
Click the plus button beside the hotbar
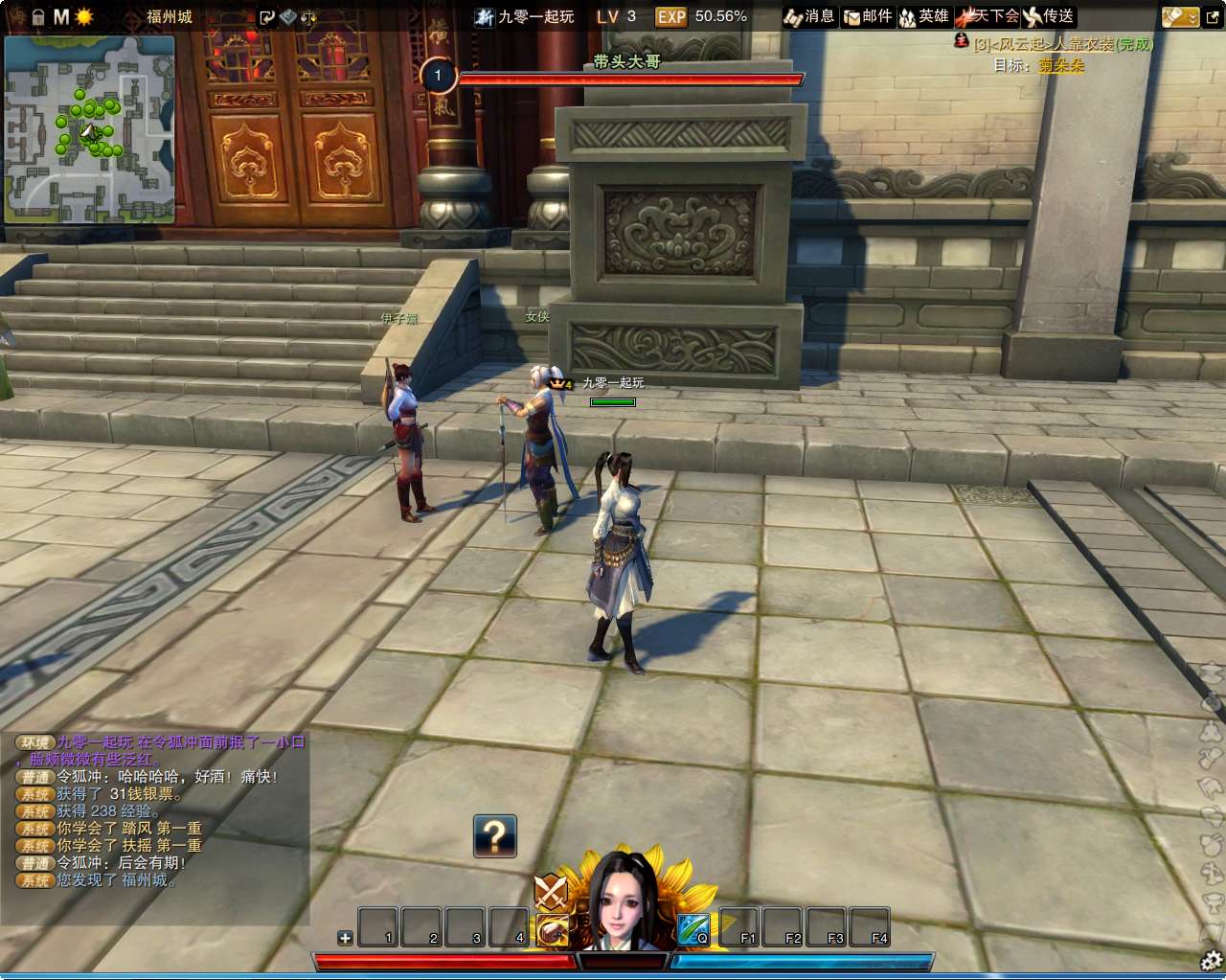coord(345,938)
